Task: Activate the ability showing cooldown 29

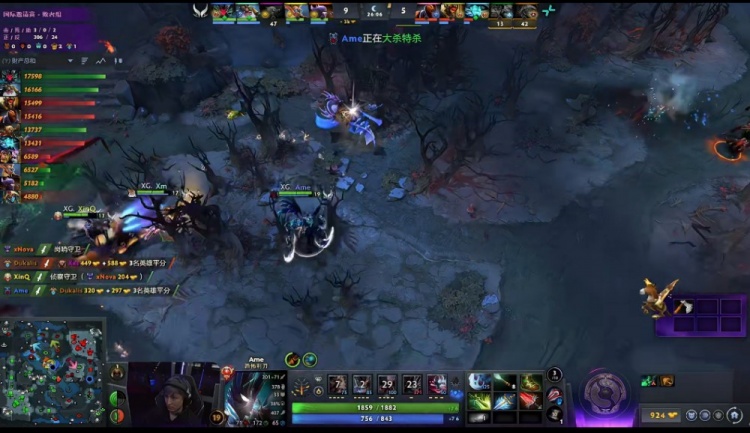Action: pos(387,385)
